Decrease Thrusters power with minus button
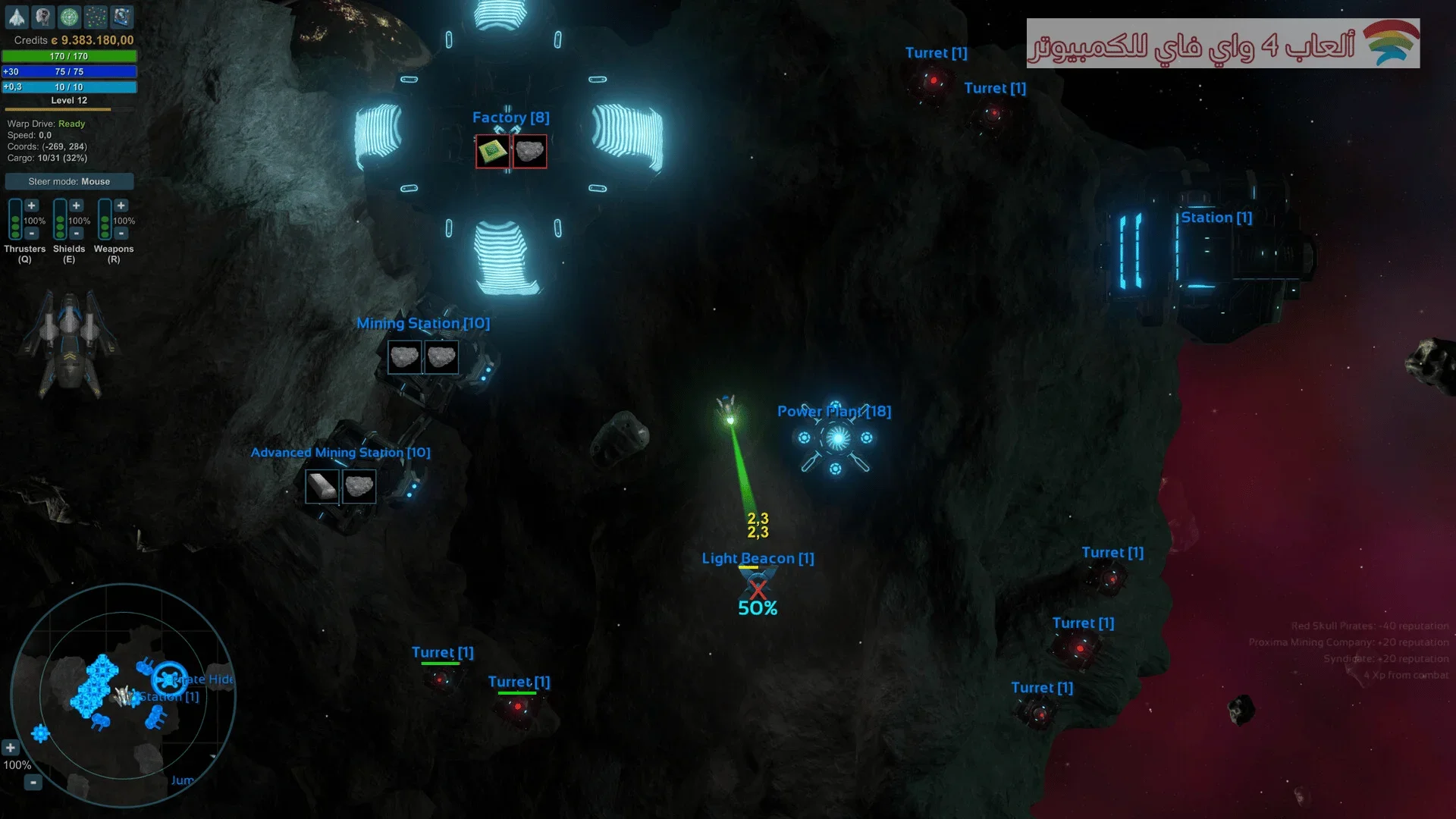Image resolution: width=1456 pixels, height=819 pixels. pyautogui.click(x=32, y=234)
